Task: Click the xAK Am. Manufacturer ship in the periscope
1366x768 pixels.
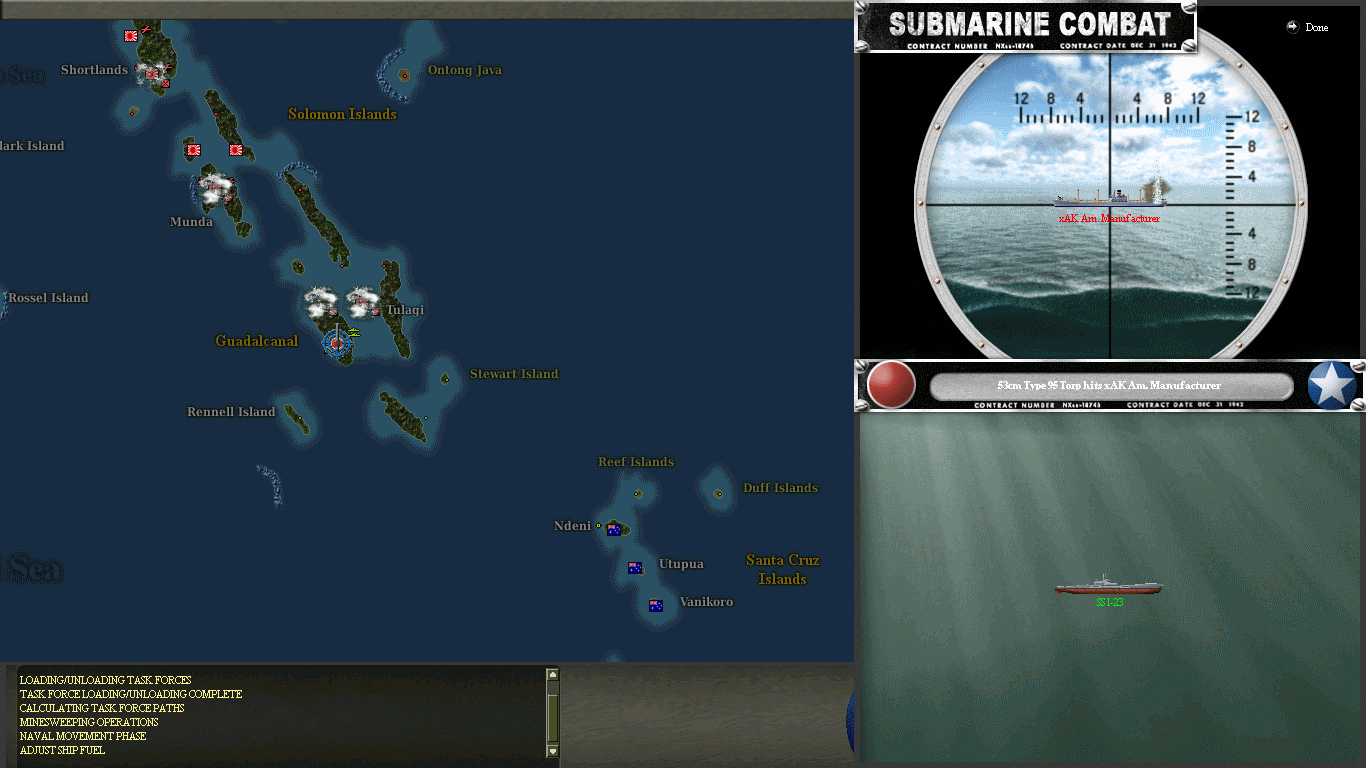Action: click(x=1107, y=200)
